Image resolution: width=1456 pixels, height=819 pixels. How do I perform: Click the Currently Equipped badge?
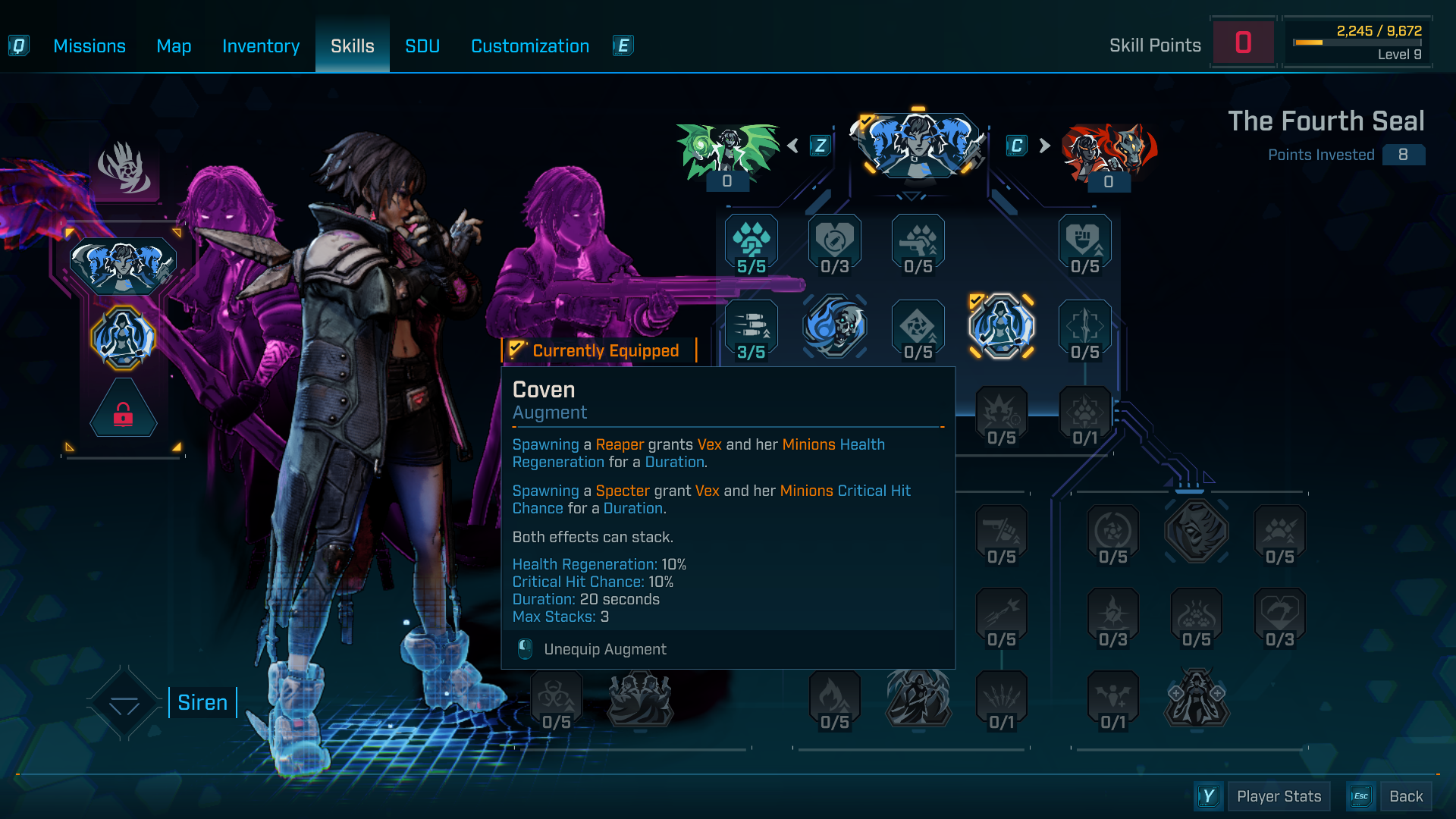coord(599,350)
